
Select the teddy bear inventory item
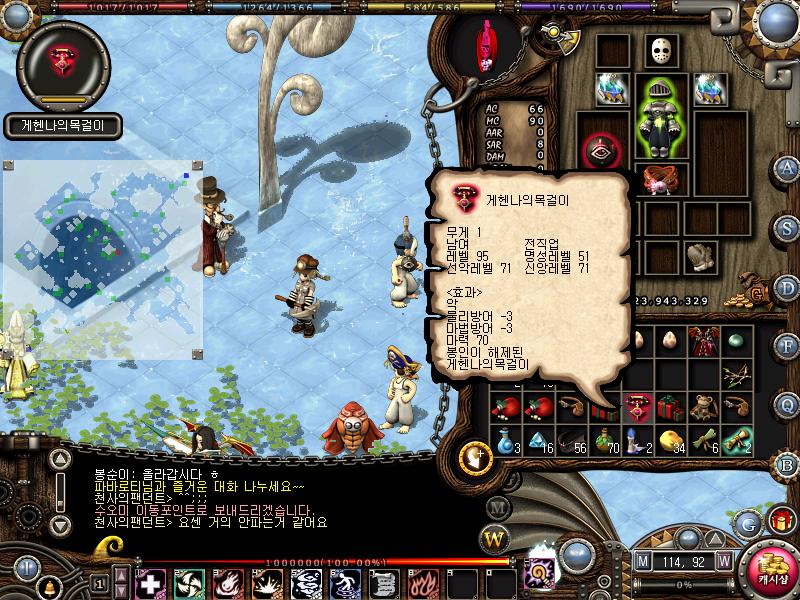point(702,407)
